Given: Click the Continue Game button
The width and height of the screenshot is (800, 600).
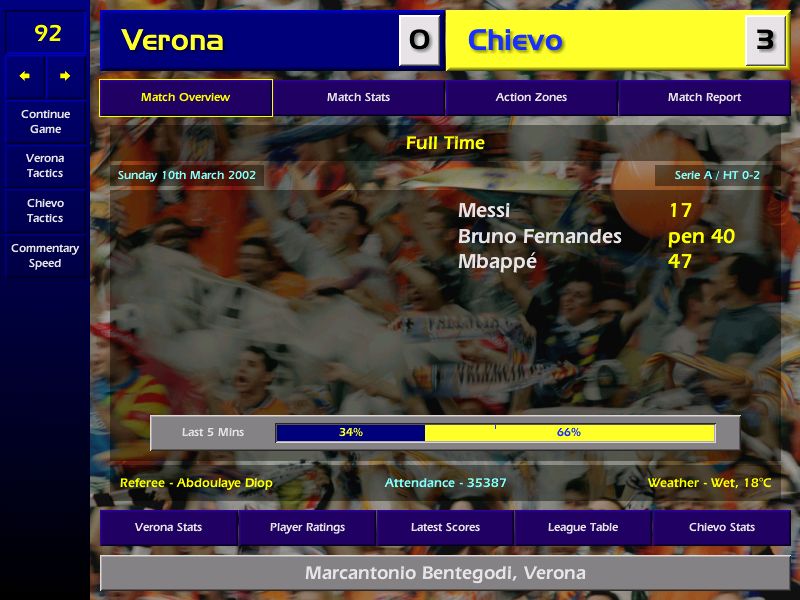Looking at the screenshot, I should (45, 121).
